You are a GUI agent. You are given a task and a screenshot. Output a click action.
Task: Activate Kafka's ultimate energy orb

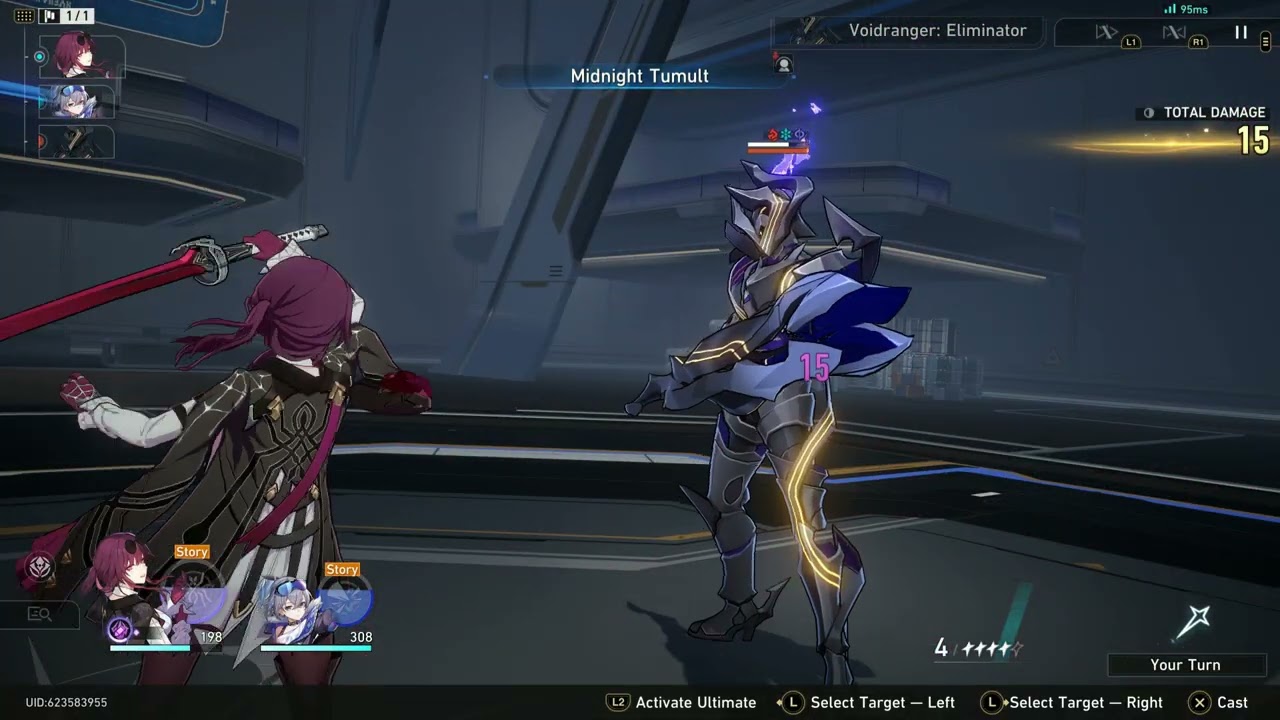196,592
